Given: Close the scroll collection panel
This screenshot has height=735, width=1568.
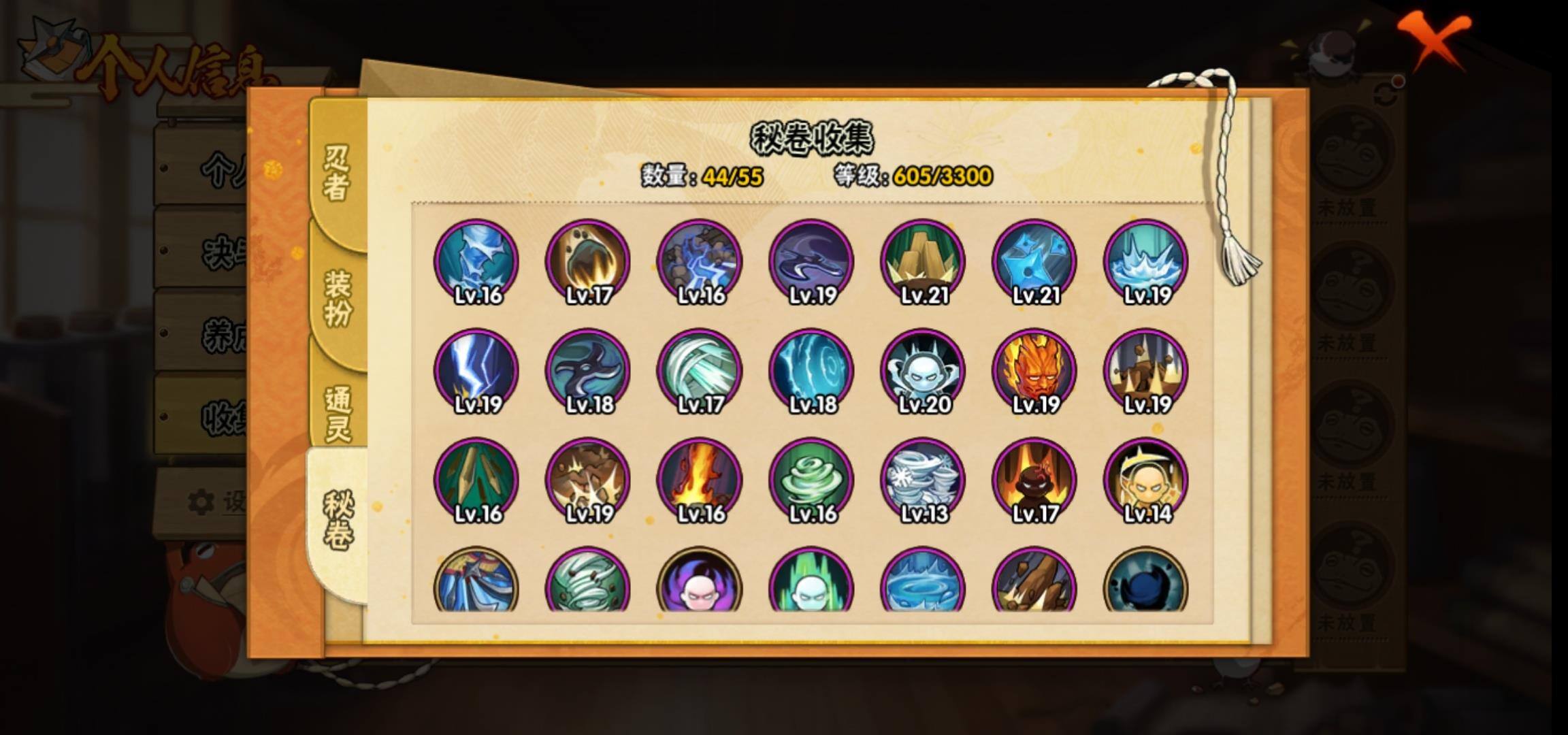Looking at the screenshot, I should (x=1433, y=39).
